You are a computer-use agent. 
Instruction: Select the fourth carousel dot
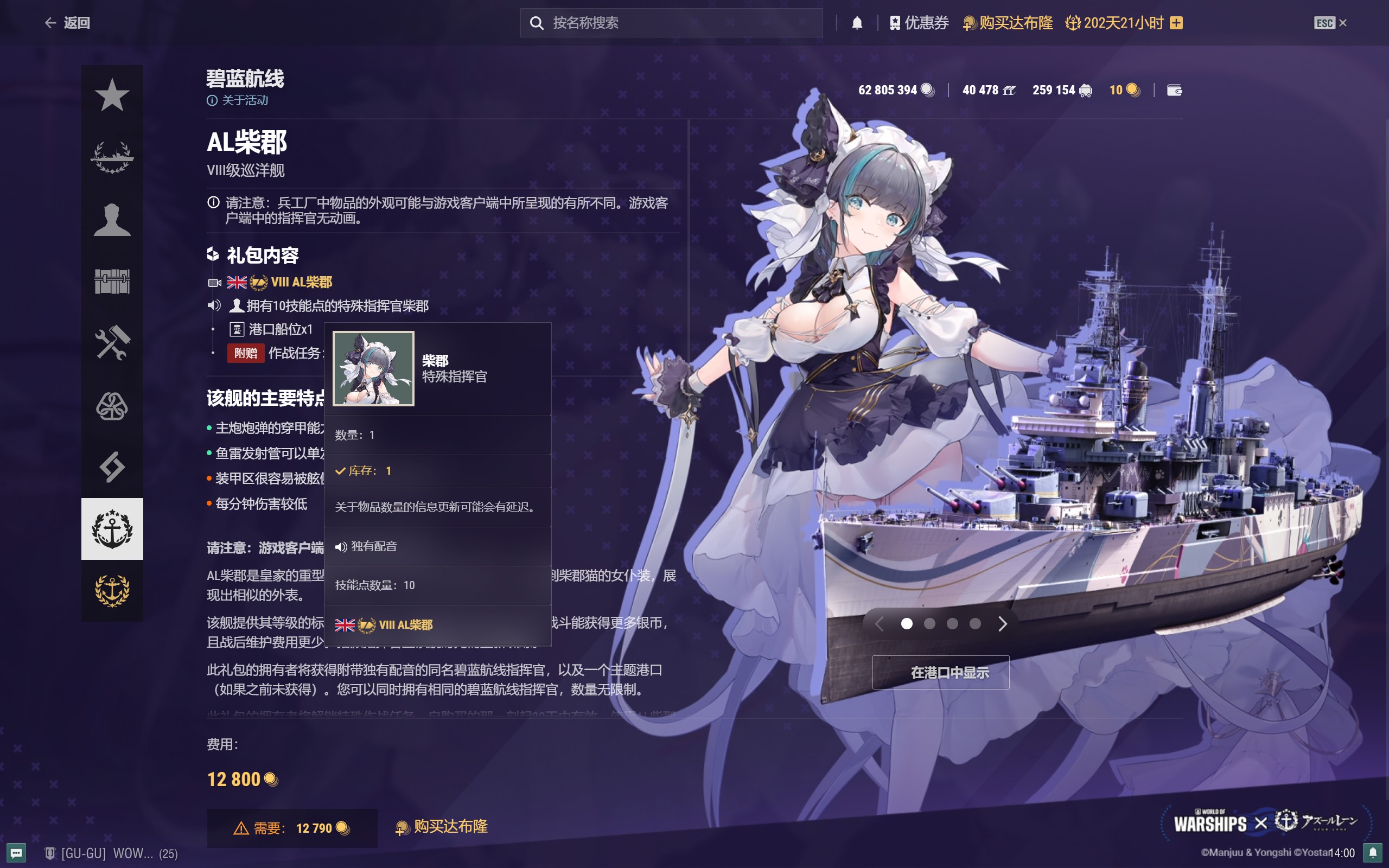(974, 623)
